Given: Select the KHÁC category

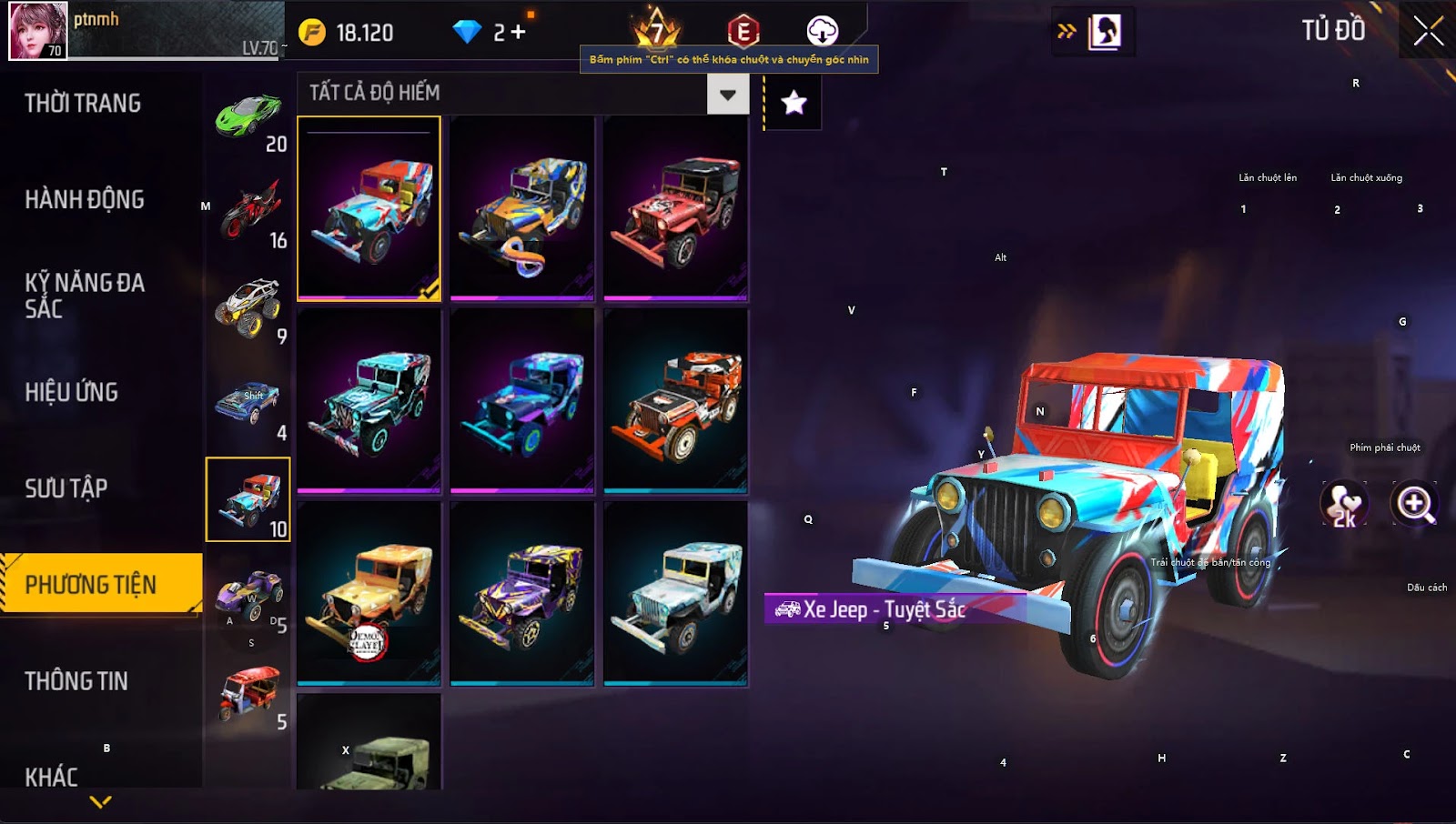Looking at the screenshot, I should click(52, 777).
